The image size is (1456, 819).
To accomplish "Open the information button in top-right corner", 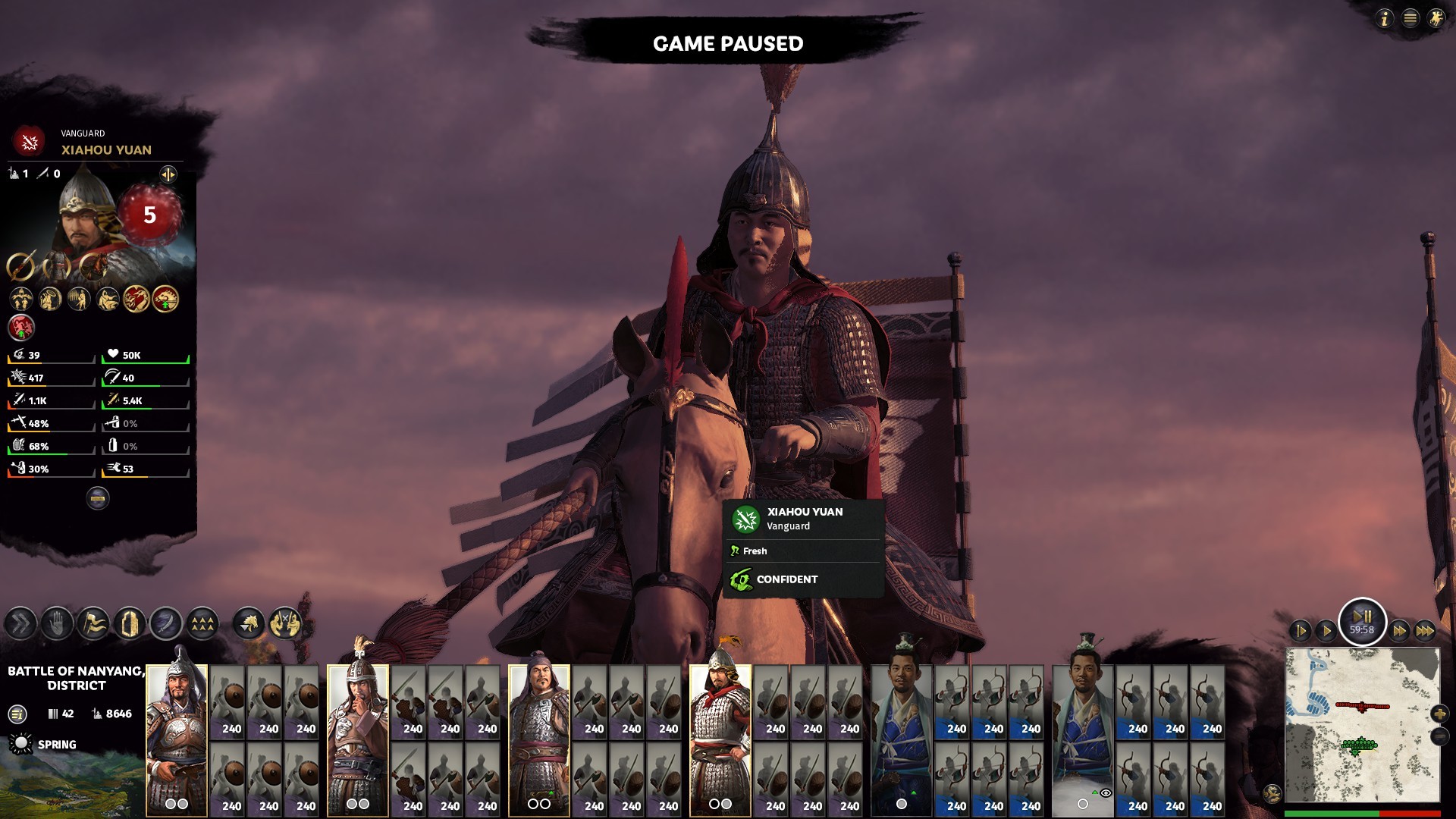I will 1385,18.
